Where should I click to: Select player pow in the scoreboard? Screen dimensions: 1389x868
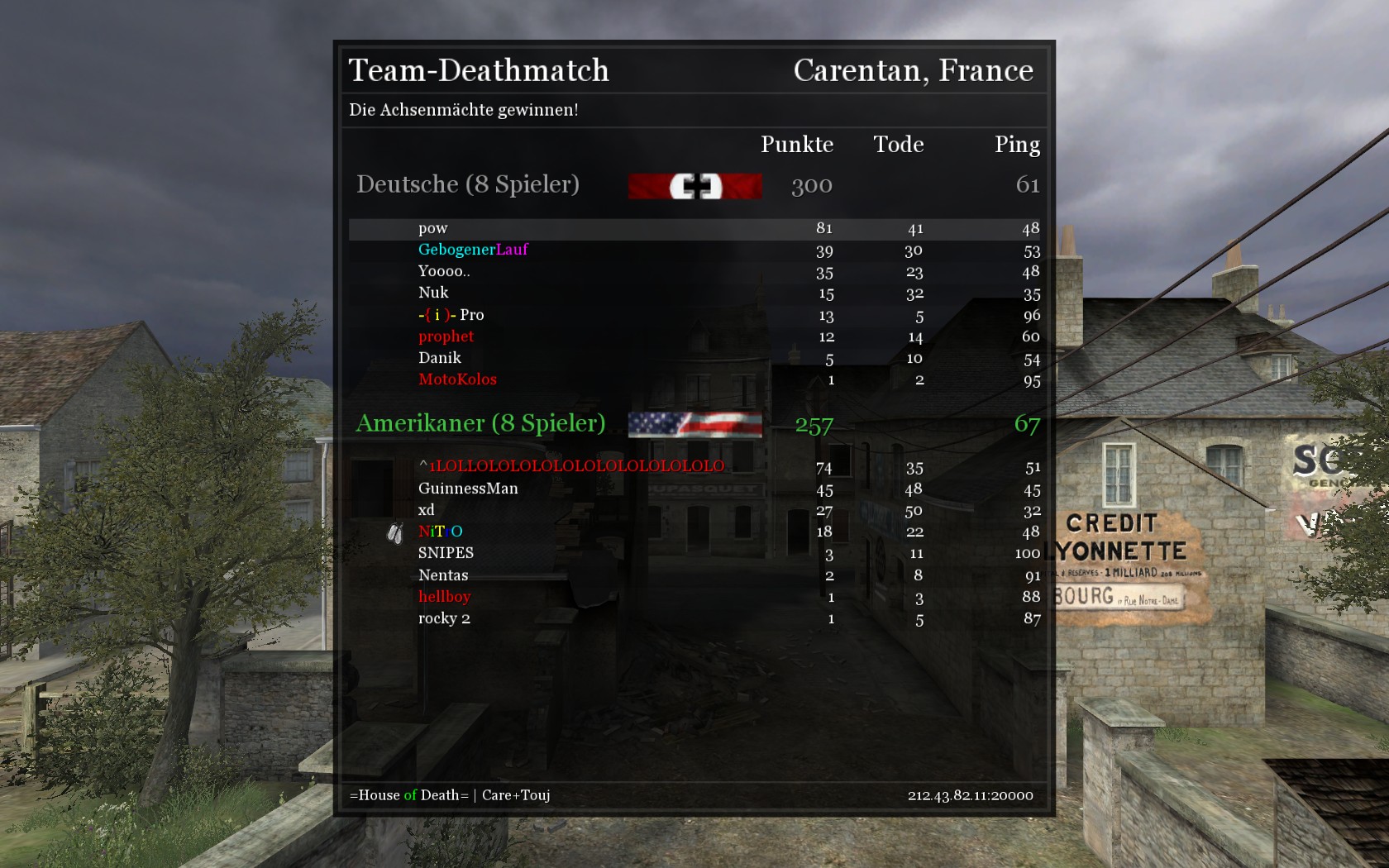pos(433,228)
